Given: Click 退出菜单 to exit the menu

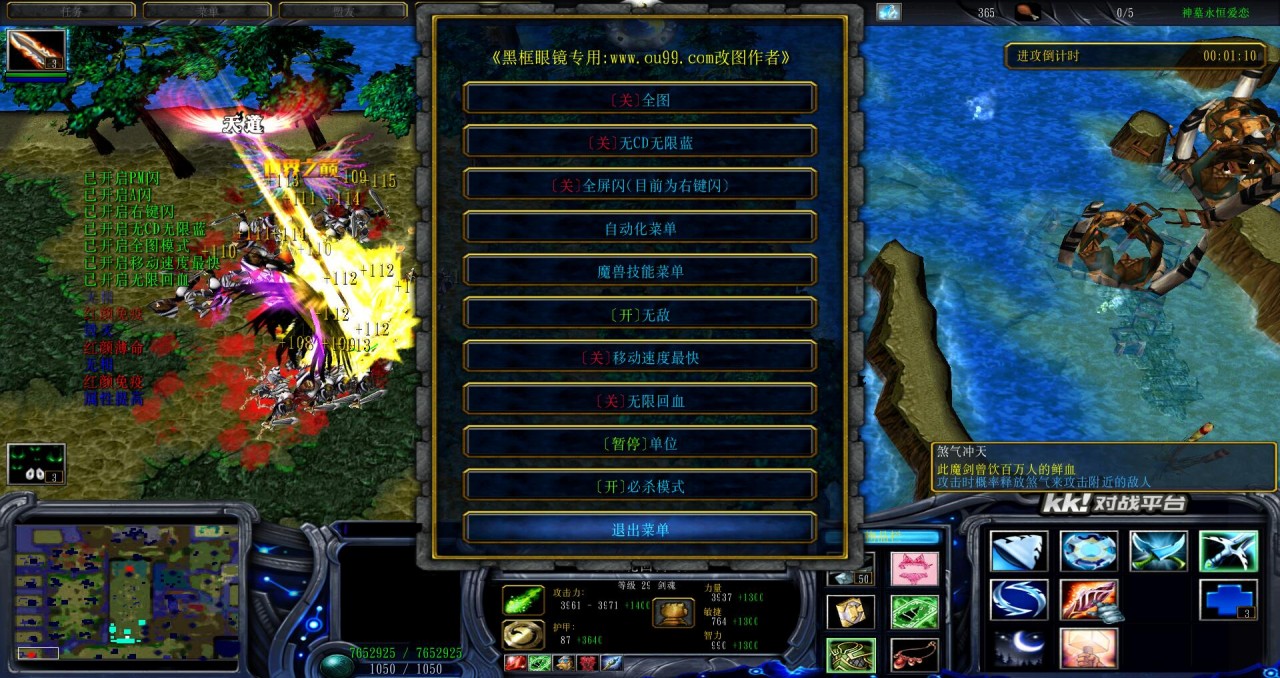Looking at the screenshot, I should click(x=640, y=529).
